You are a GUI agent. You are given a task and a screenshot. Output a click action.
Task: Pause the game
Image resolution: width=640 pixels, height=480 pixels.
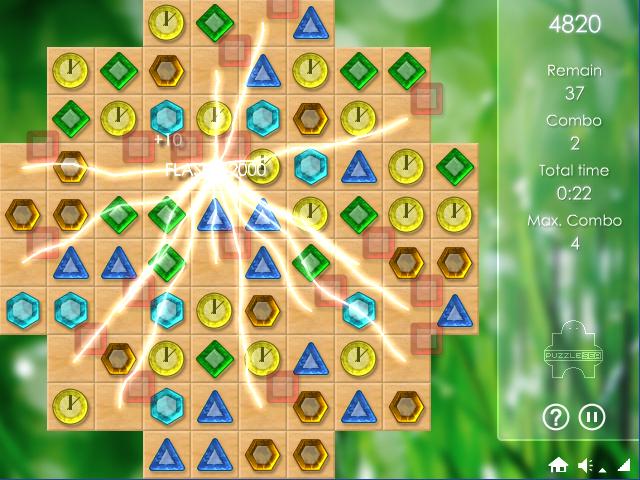click(x=592, y=416)
